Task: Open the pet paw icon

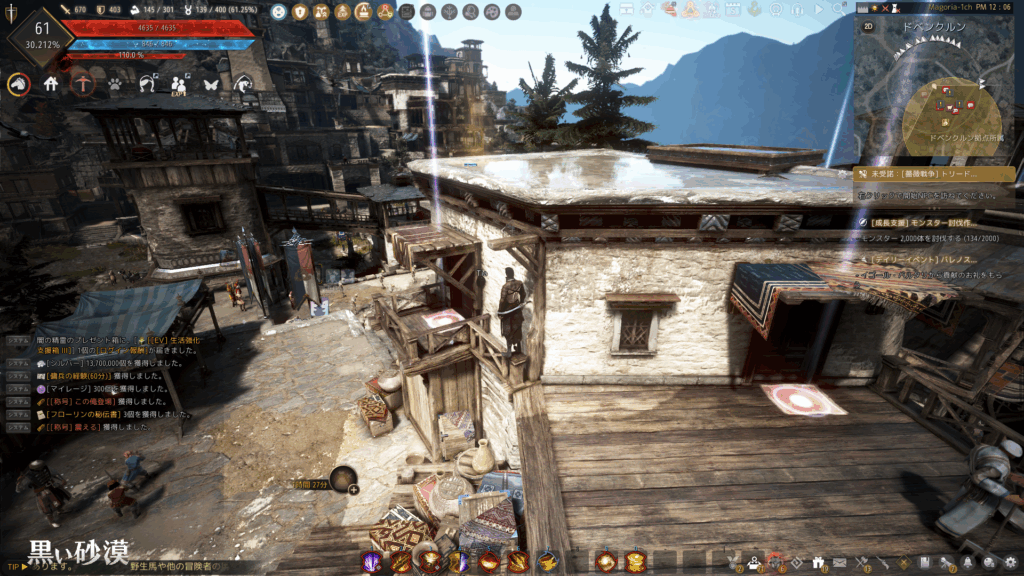Action: (115, 85)
